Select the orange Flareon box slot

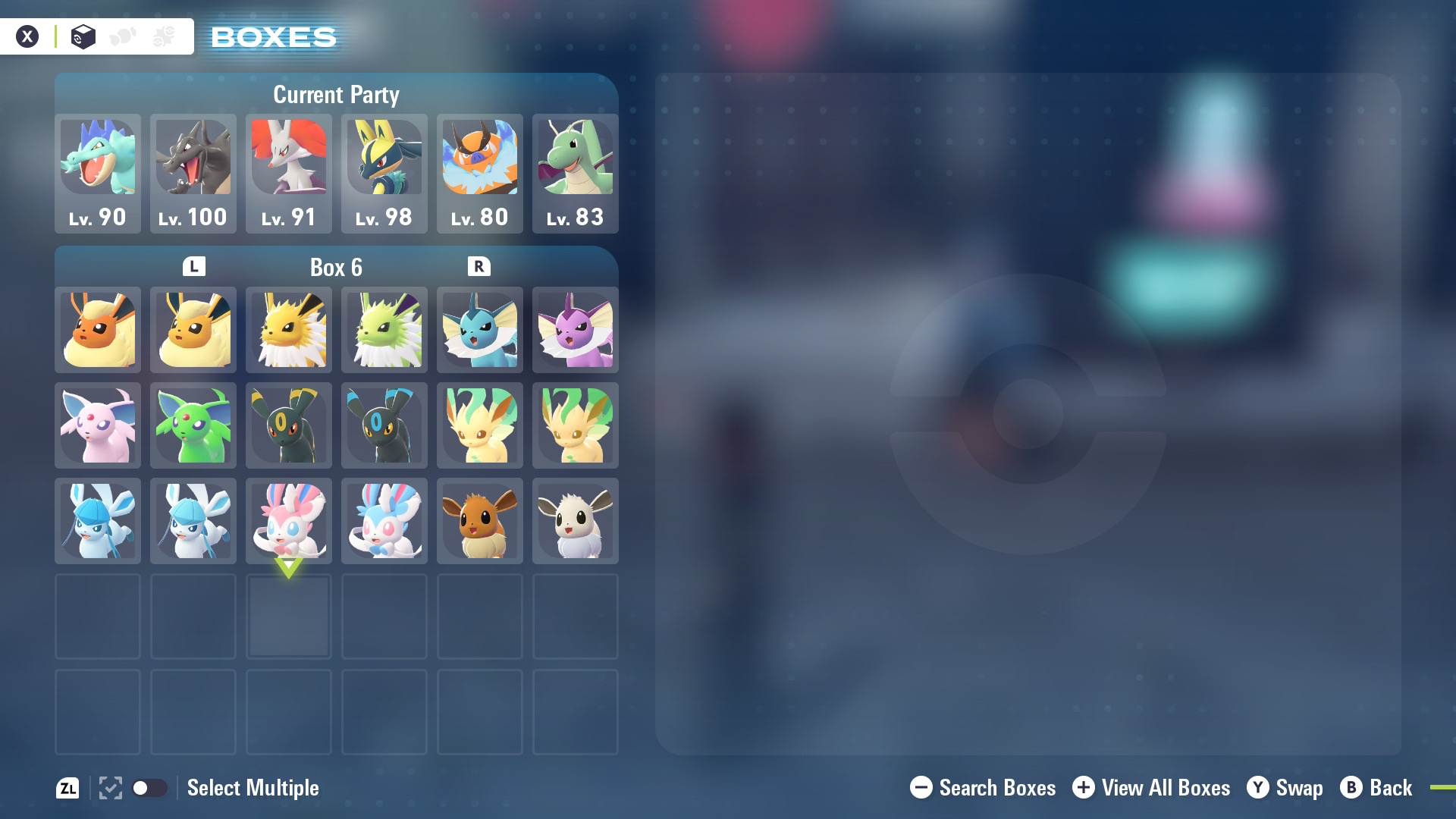pos(98,330)
